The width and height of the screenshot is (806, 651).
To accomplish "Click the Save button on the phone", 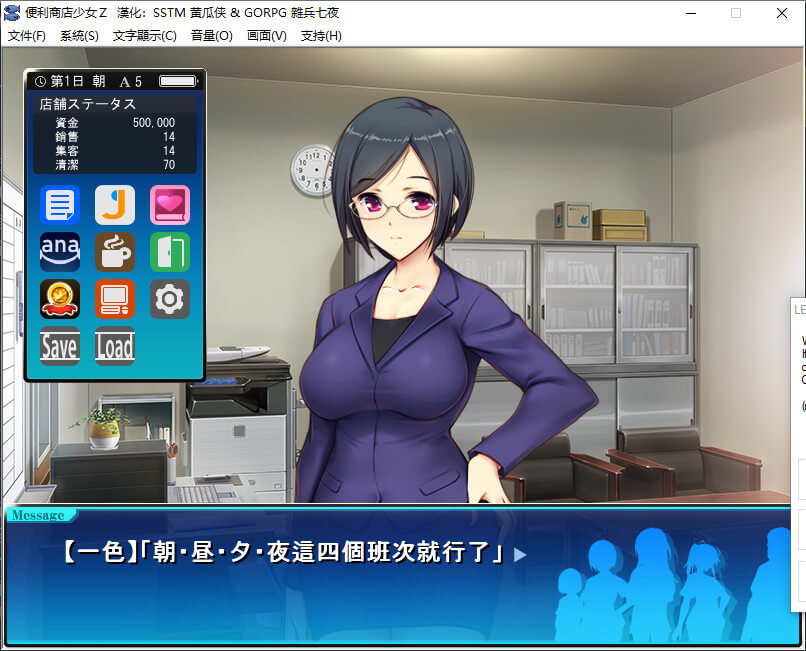I will pyautogui.click(x=60, y=346).
